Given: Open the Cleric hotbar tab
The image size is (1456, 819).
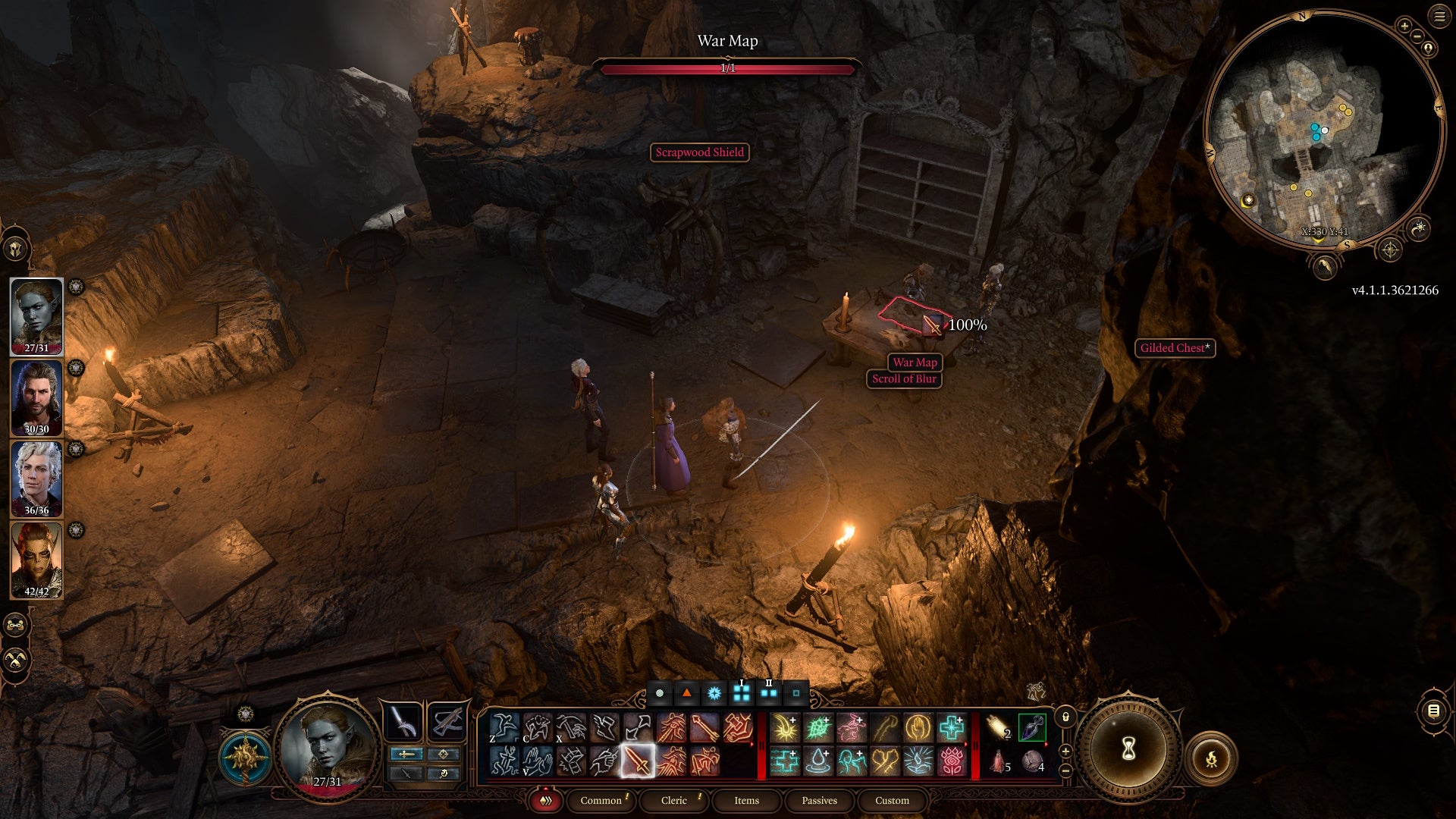Looking at the screenshot, I should click(x=673, y=800).
